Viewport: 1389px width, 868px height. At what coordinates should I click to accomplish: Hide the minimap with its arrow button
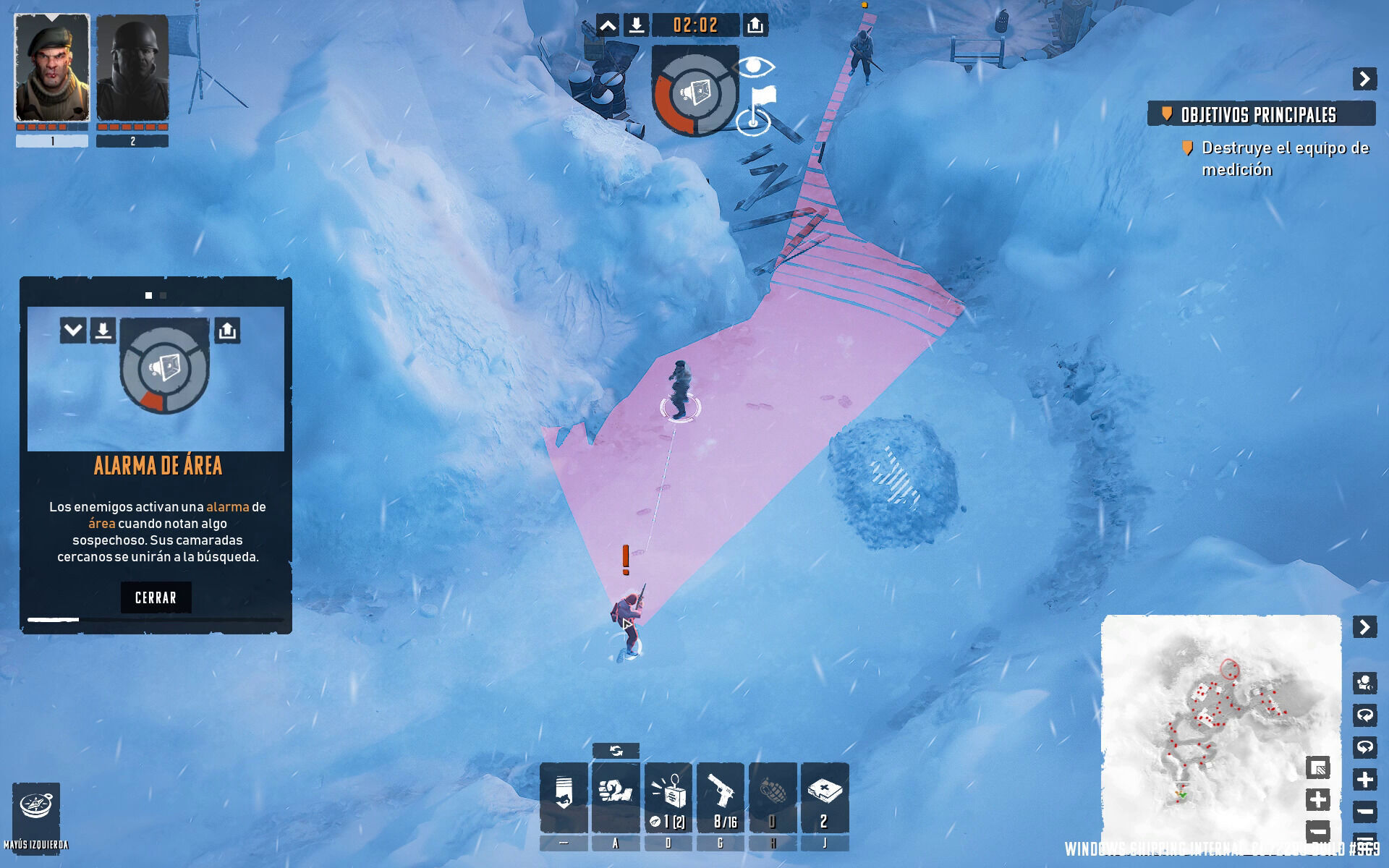click(1364, 626)
